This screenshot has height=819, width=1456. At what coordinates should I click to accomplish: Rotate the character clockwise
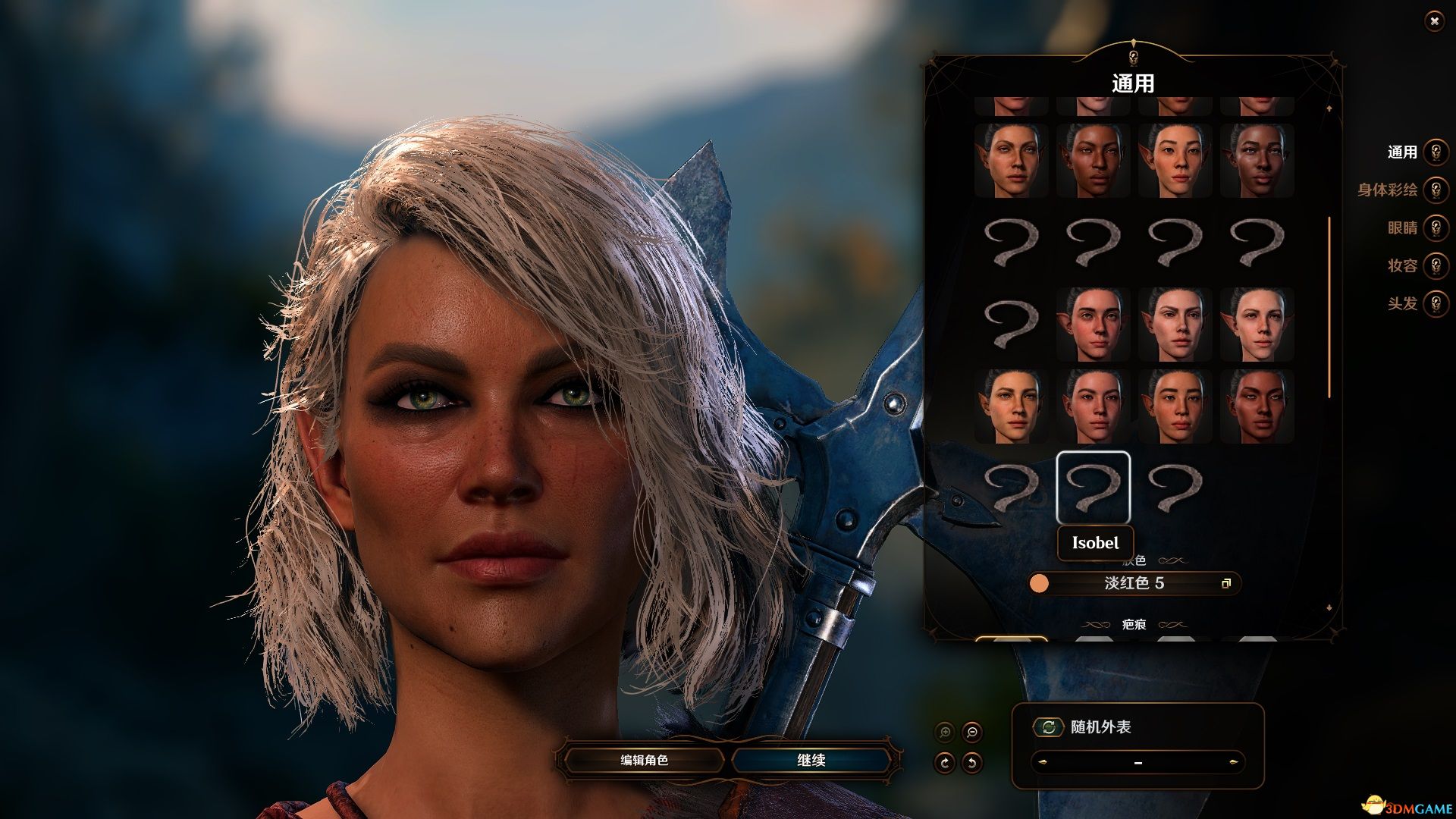pyautogui.click(x=945, y=763)
